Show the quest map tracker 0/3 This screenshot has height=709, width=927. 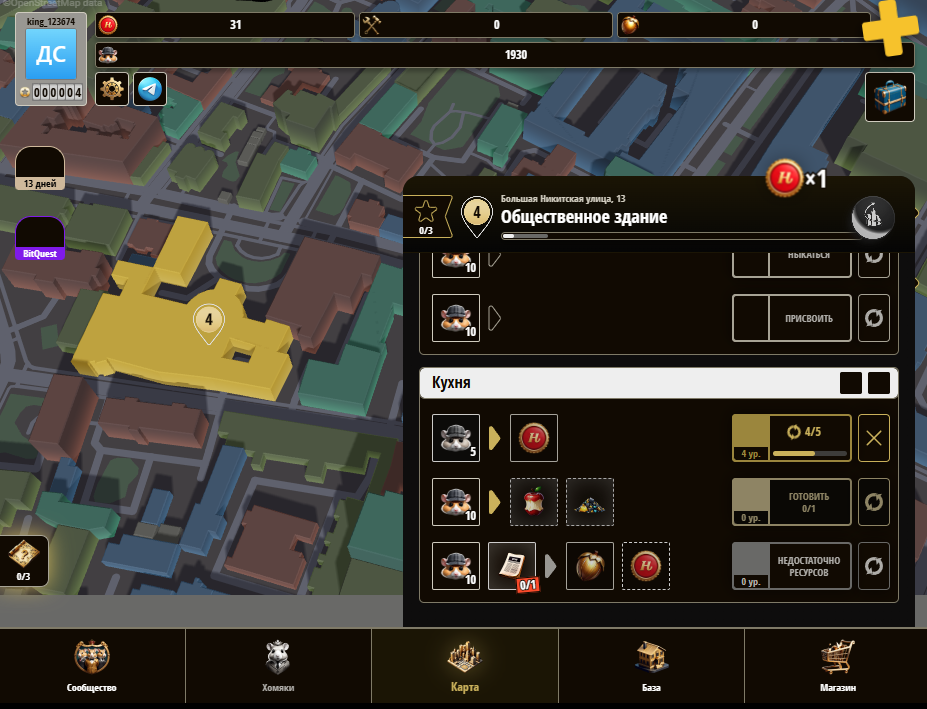pyautogui.click(x=22, y=560)
